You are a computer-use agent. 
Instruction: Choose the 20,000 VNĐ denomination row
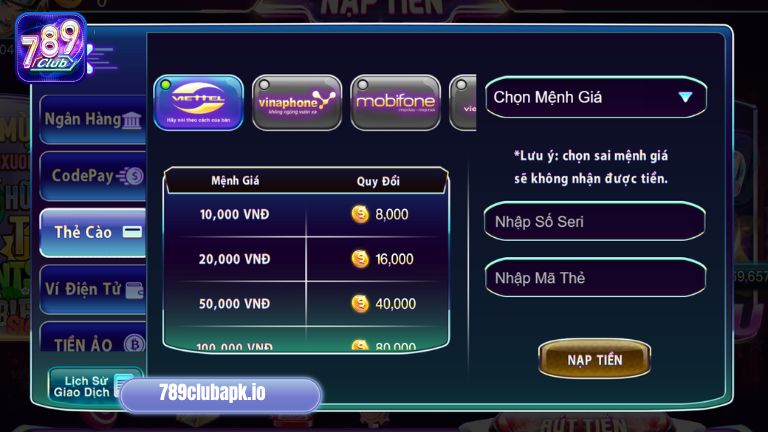pos(306,259)
